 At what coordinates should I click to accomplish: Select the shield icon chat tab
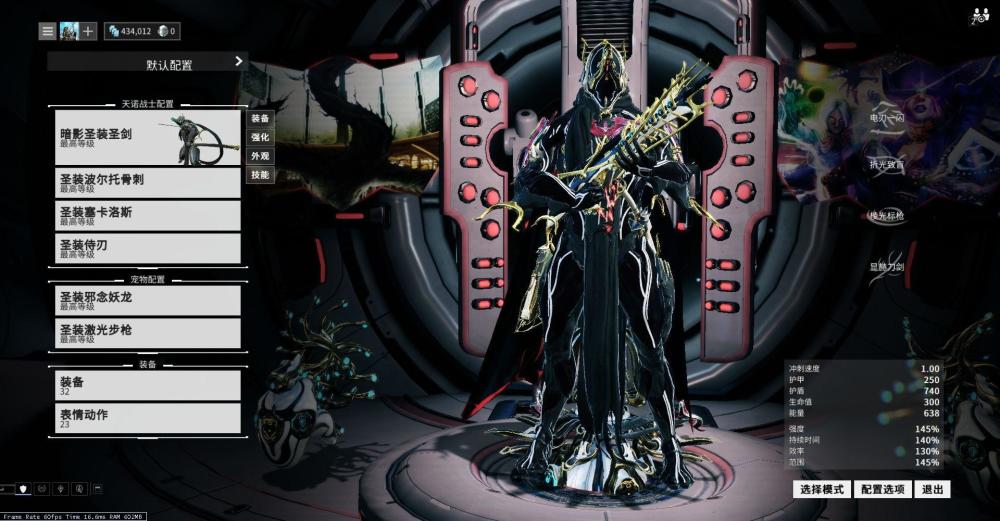(24, 489)
